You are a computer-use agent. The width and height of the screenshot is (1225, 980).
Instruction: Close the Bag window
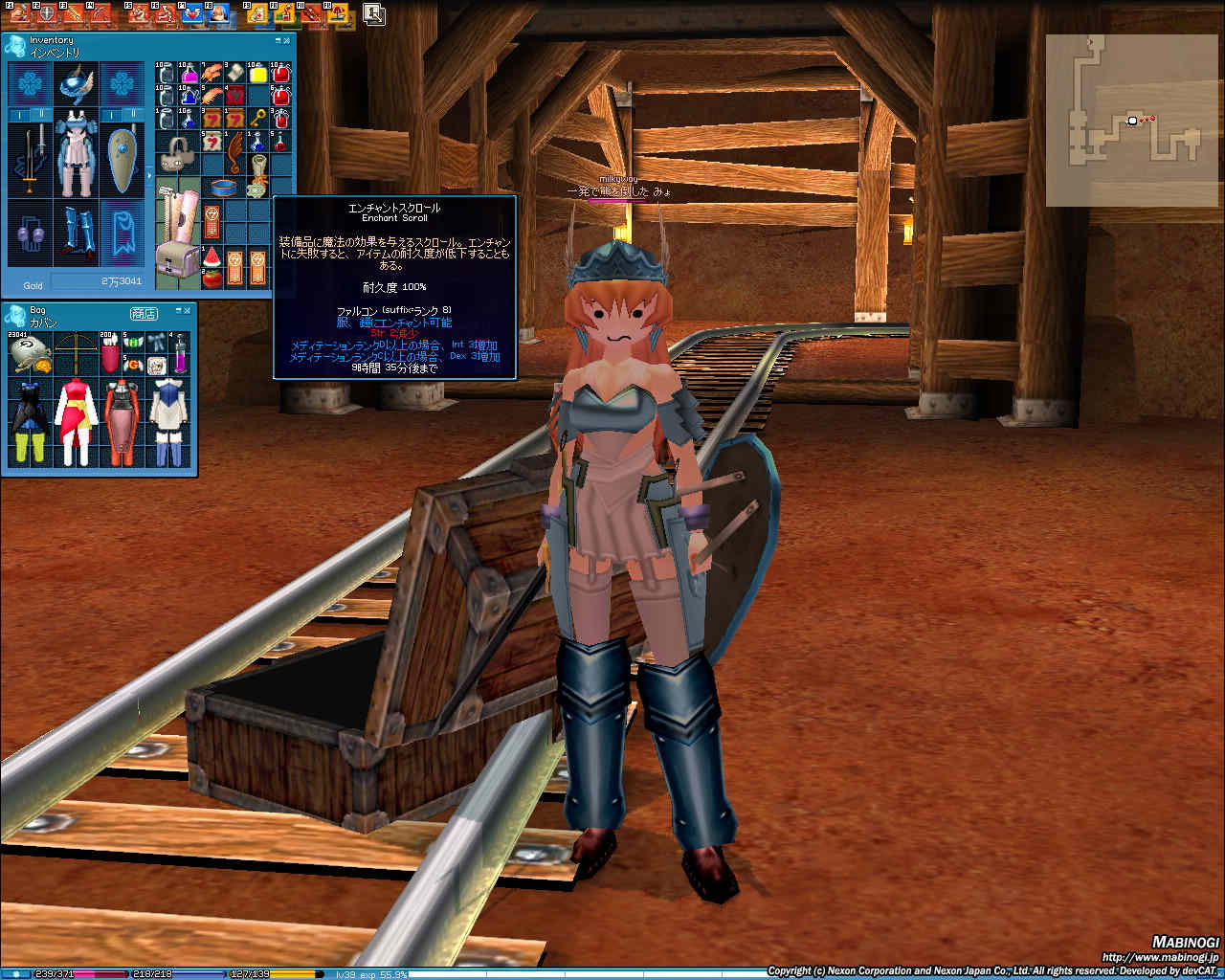click(189, 310)
